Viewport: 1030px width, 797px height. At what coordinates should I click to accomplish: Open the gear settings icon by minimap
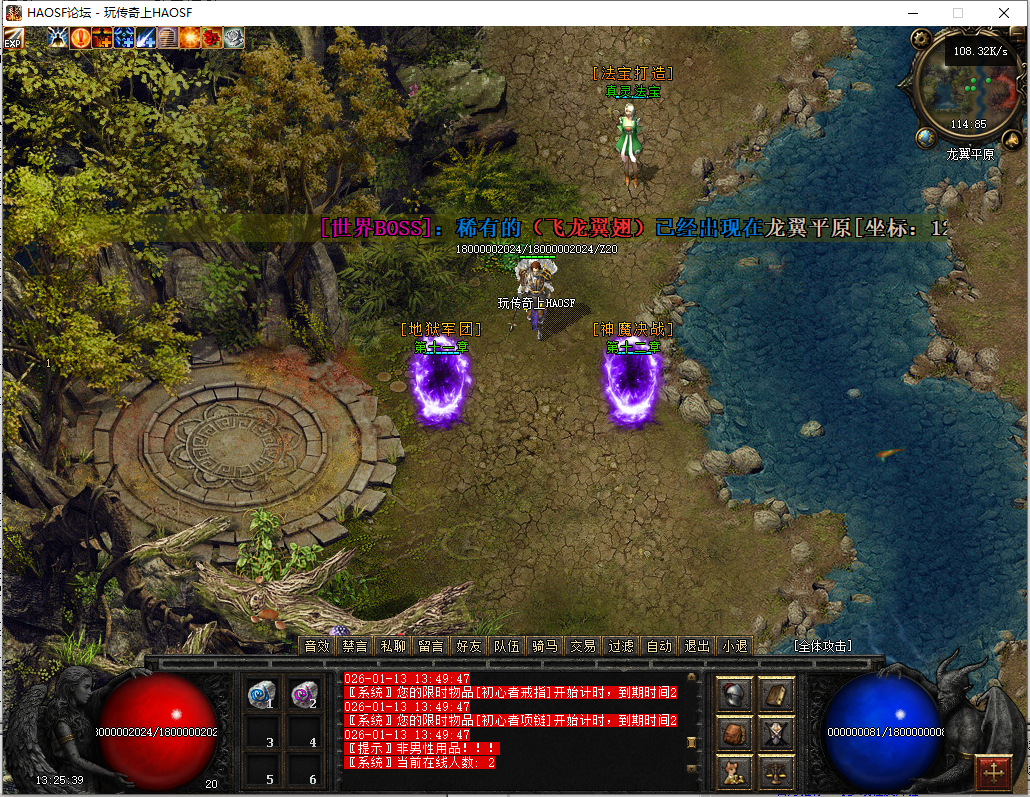921,38
